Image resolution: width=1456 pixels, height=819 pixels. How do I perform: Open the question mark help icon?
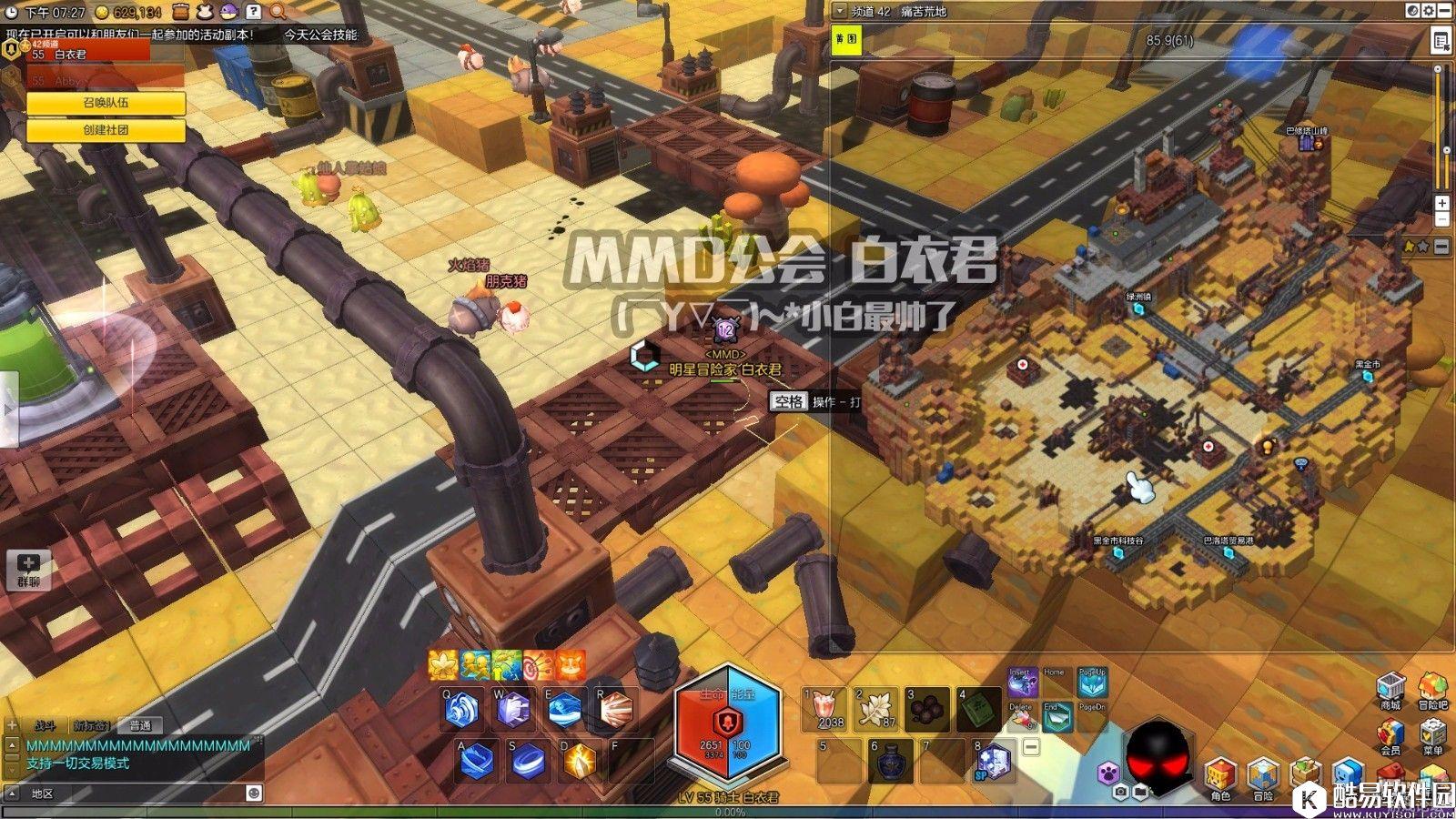(254, 12)
